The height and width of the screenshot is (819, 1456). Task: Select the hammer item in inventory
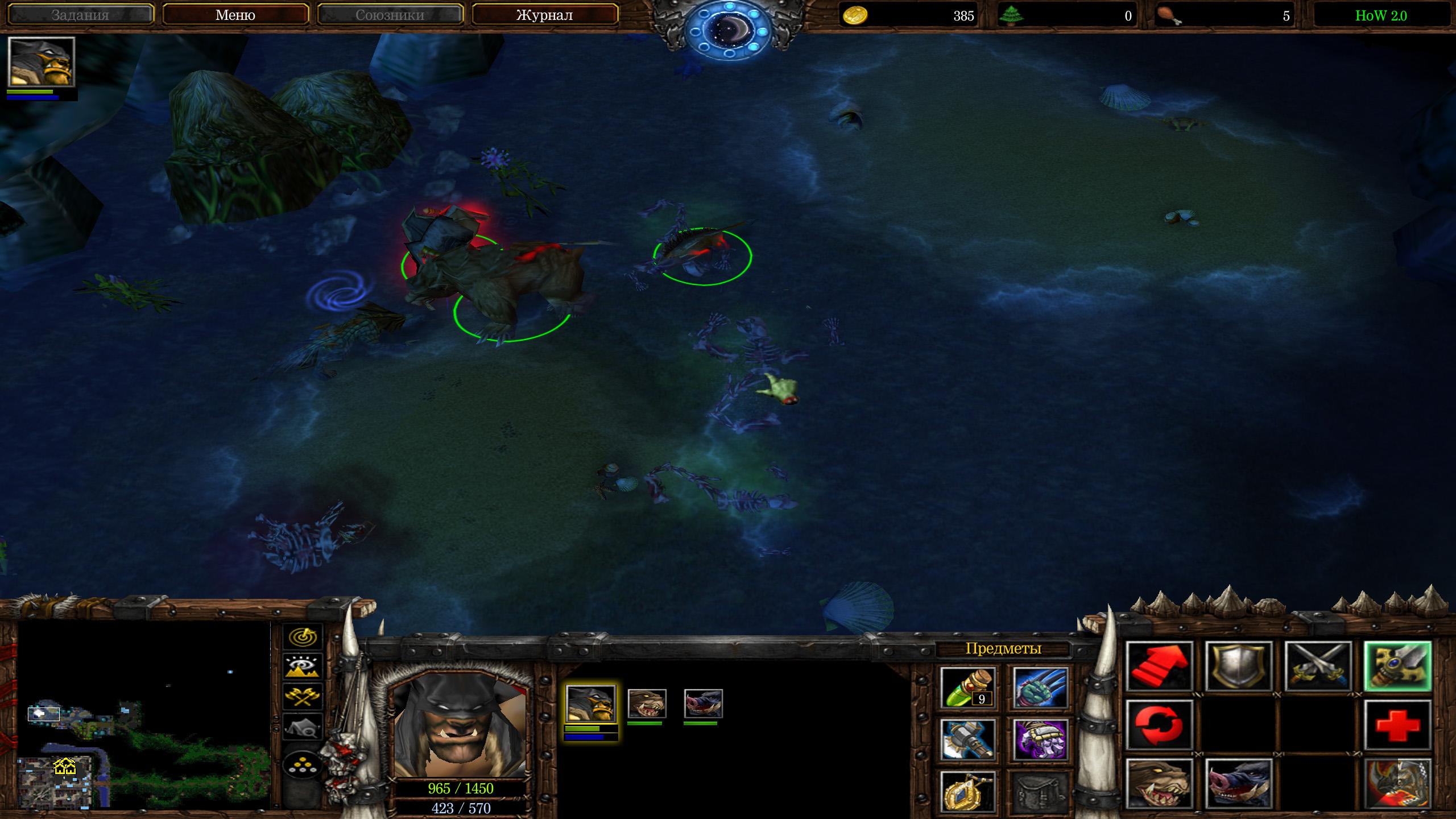(x=967, y=739)
